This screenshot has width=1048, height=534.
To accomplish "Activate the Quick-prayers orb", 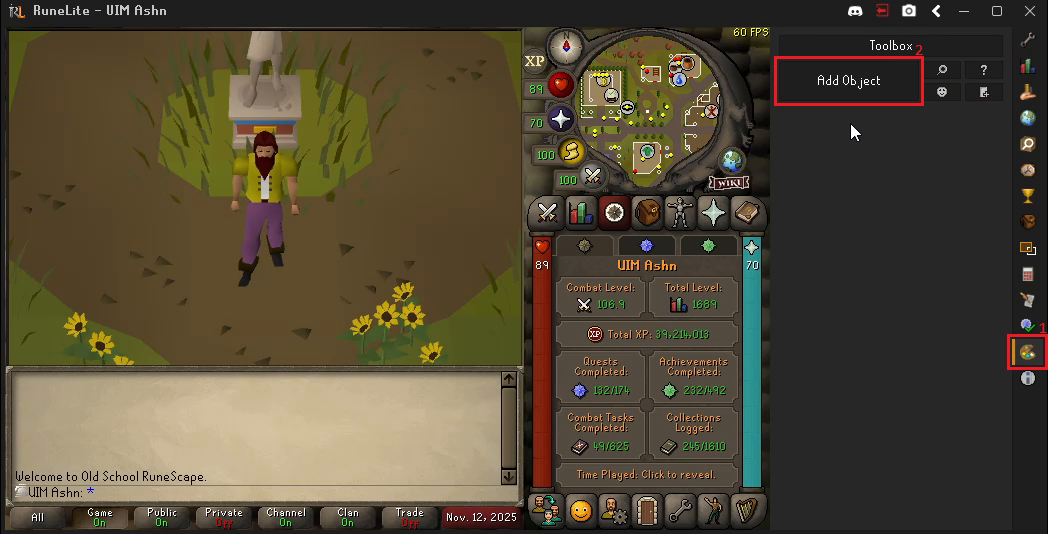I will tap(561, 120).
